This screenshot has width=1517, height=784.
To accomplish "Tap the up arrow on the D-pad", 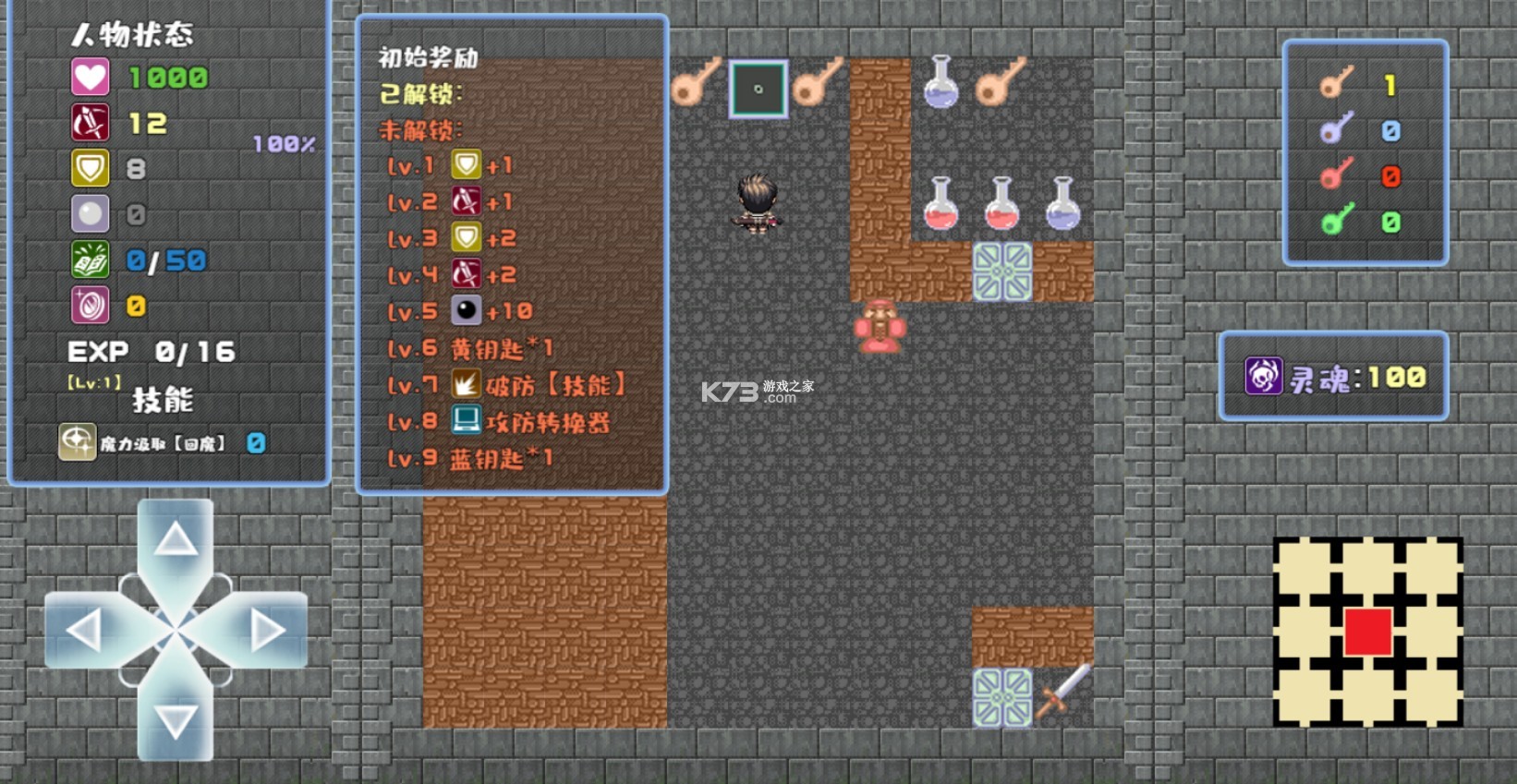I will pyautogui.click(x=176, y=541).
